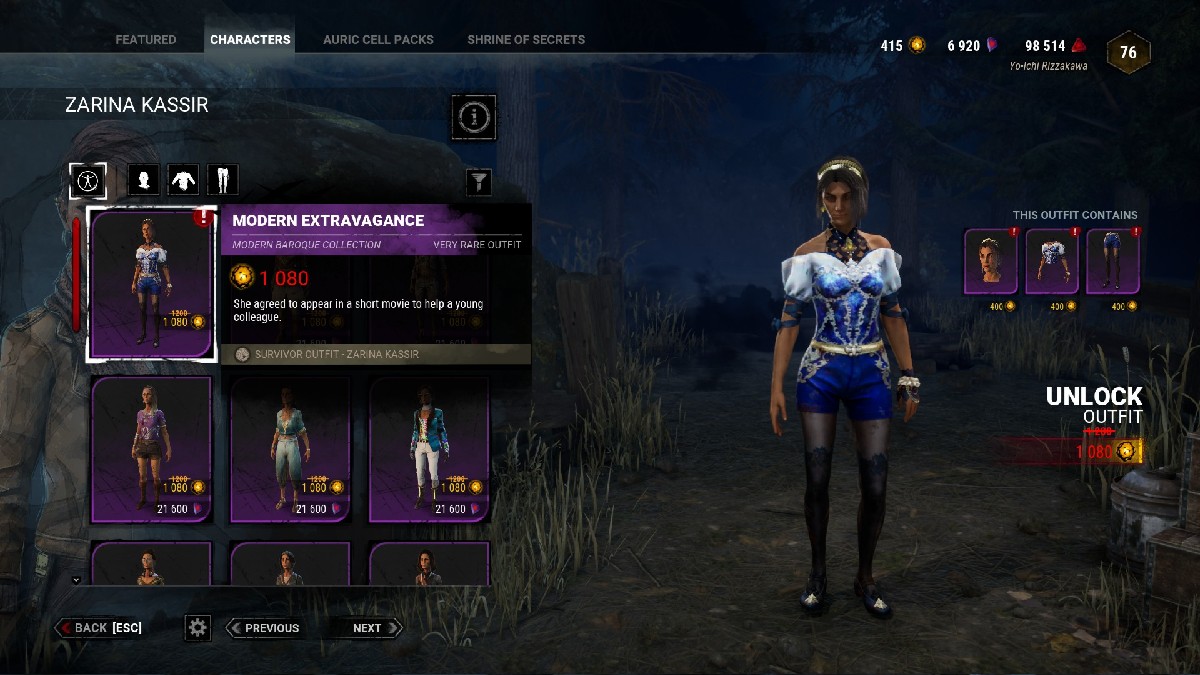Open the Shrine of Secrets tab
The width and height of the screenshot is (1200, 675).
(526, 40)
